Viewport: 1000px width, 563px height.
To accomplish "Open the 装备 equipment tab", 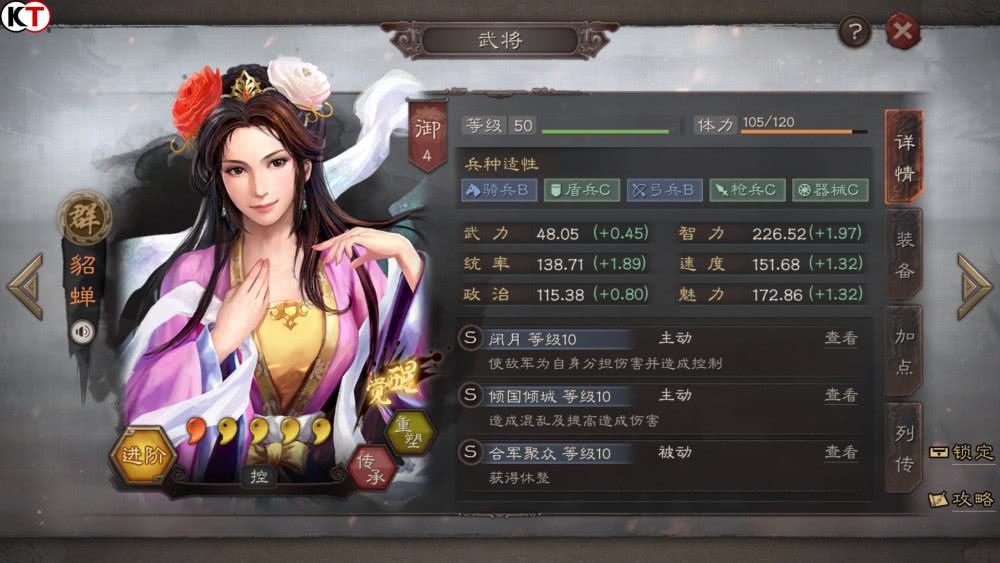I will click(x=903, y=254).
